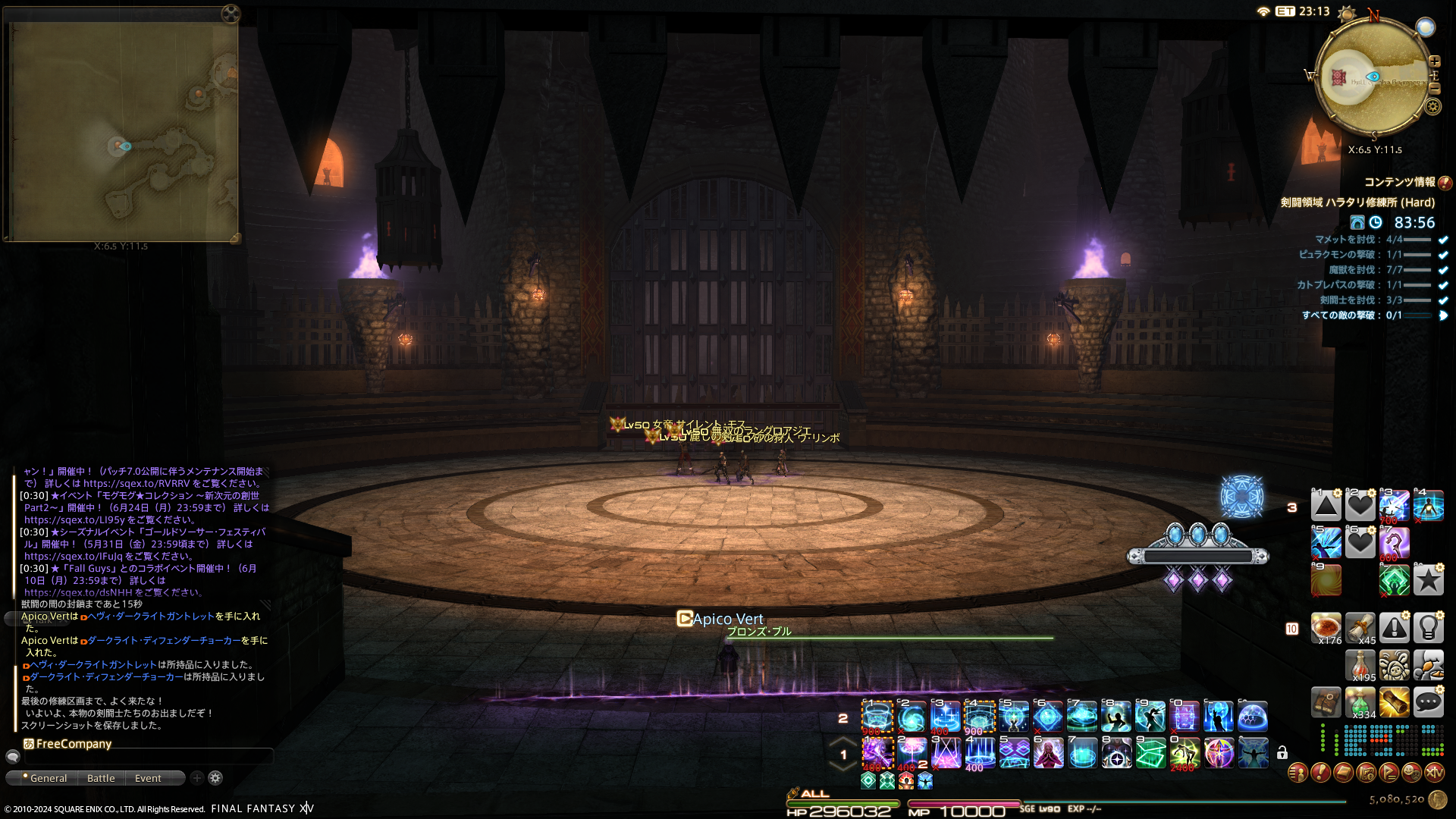Viewport: 1456px width, 819px height.
Task: Zoom out the minimap with the minus button
Action: pyautogui.click(x=1434, y=89)
